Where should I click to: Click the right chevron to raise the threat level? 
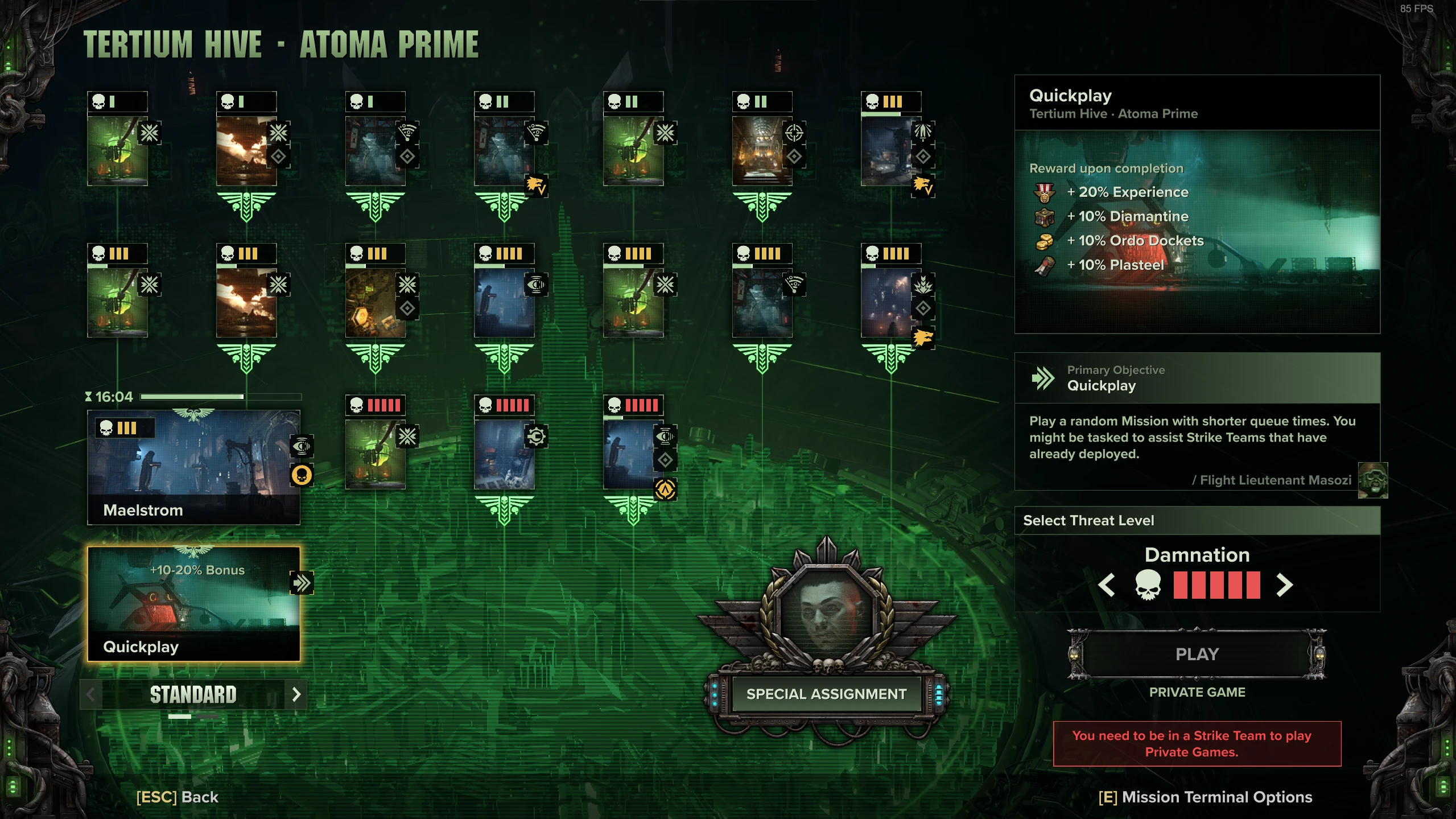[x=1285, y=585]
